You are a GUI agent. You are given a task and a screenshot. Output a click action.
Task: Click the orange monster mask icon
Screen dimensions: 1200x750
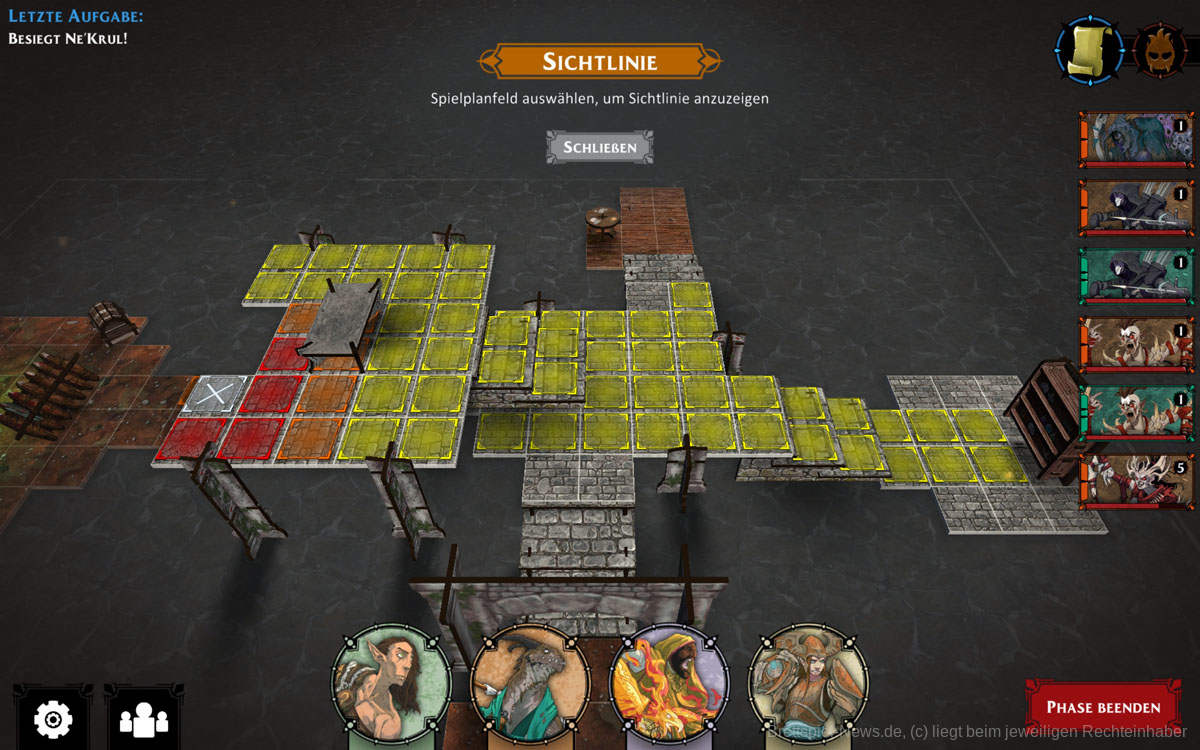coord(1160,50)
